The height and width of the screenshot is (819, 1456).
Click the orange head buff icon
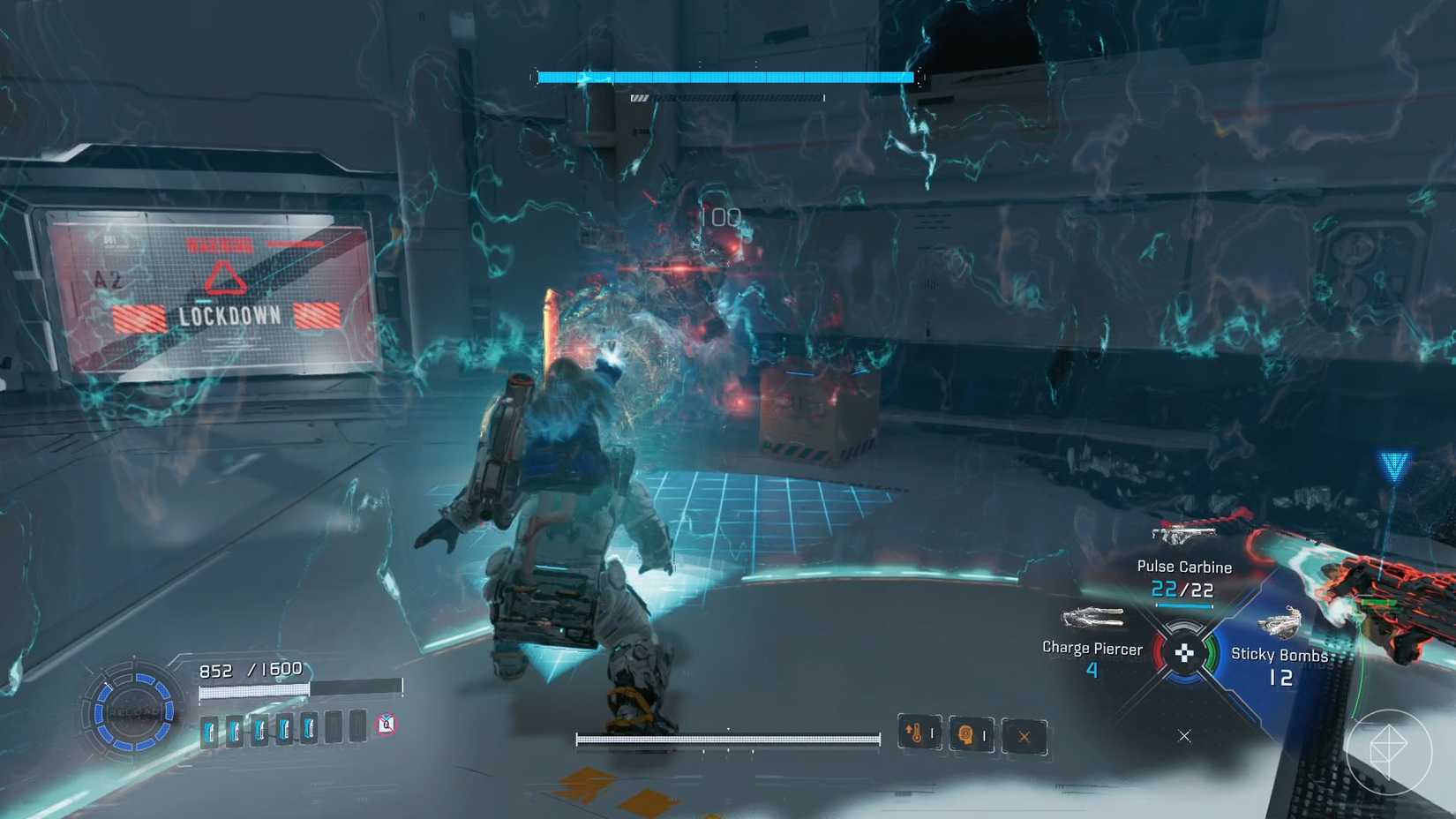point(970,734)
